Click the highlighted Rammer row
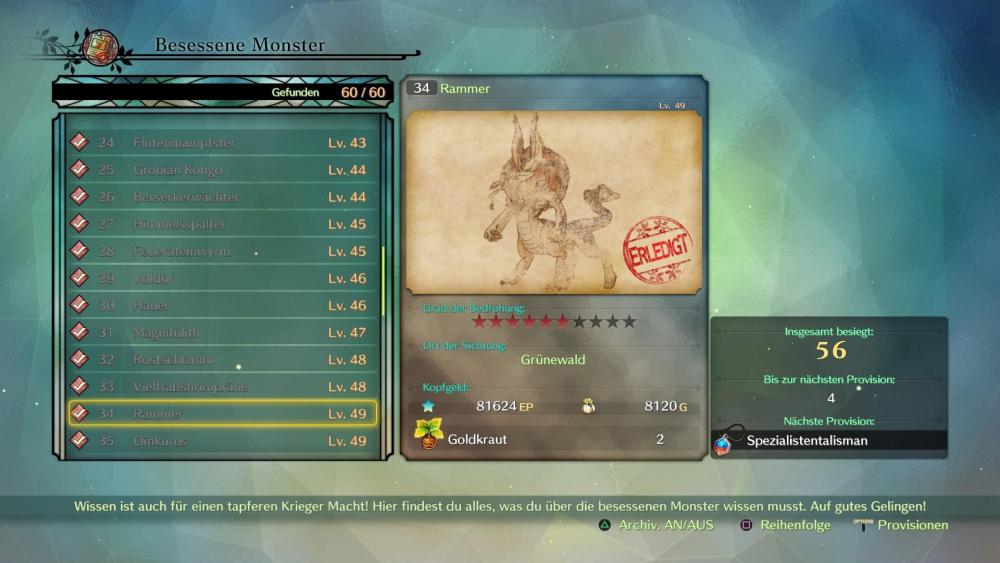The height and width of the screenshot is (563, 1000). (x=222, y=413)
